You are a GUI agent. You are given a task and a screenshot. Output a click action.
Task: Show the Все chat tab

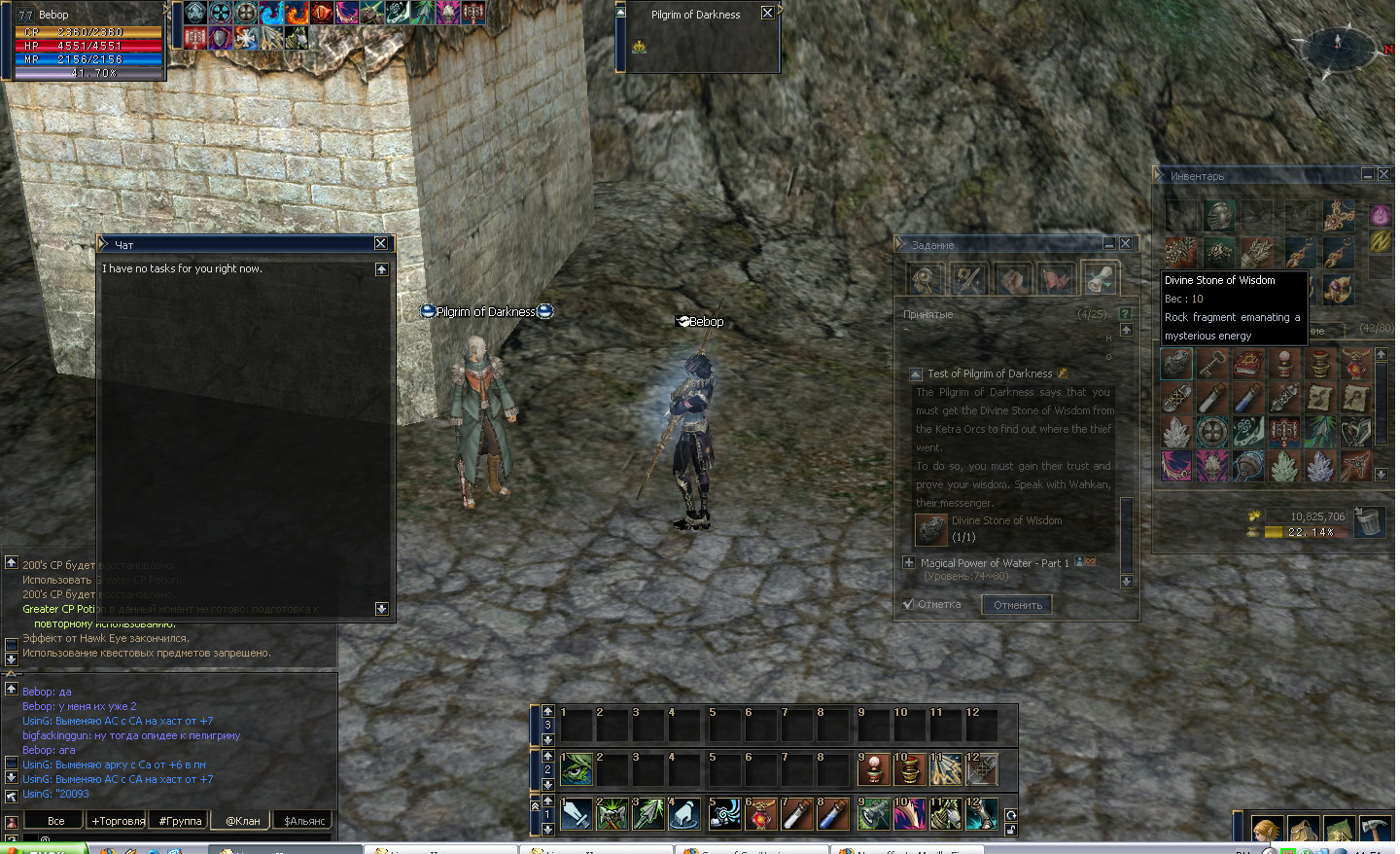pyautogui.click(x=55, y=821)
